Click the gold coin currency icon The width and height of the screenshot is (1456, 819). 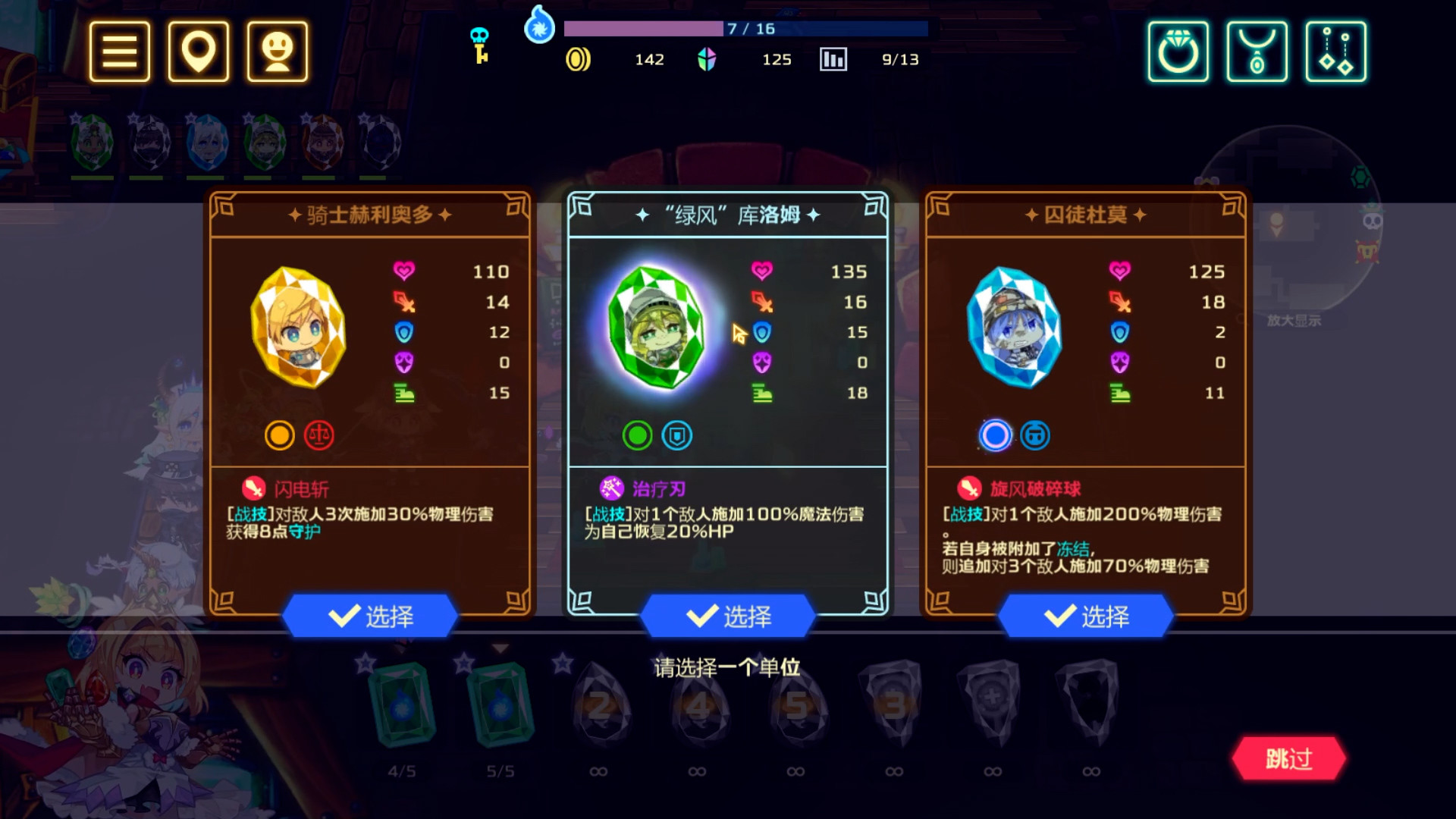[578, 58]
